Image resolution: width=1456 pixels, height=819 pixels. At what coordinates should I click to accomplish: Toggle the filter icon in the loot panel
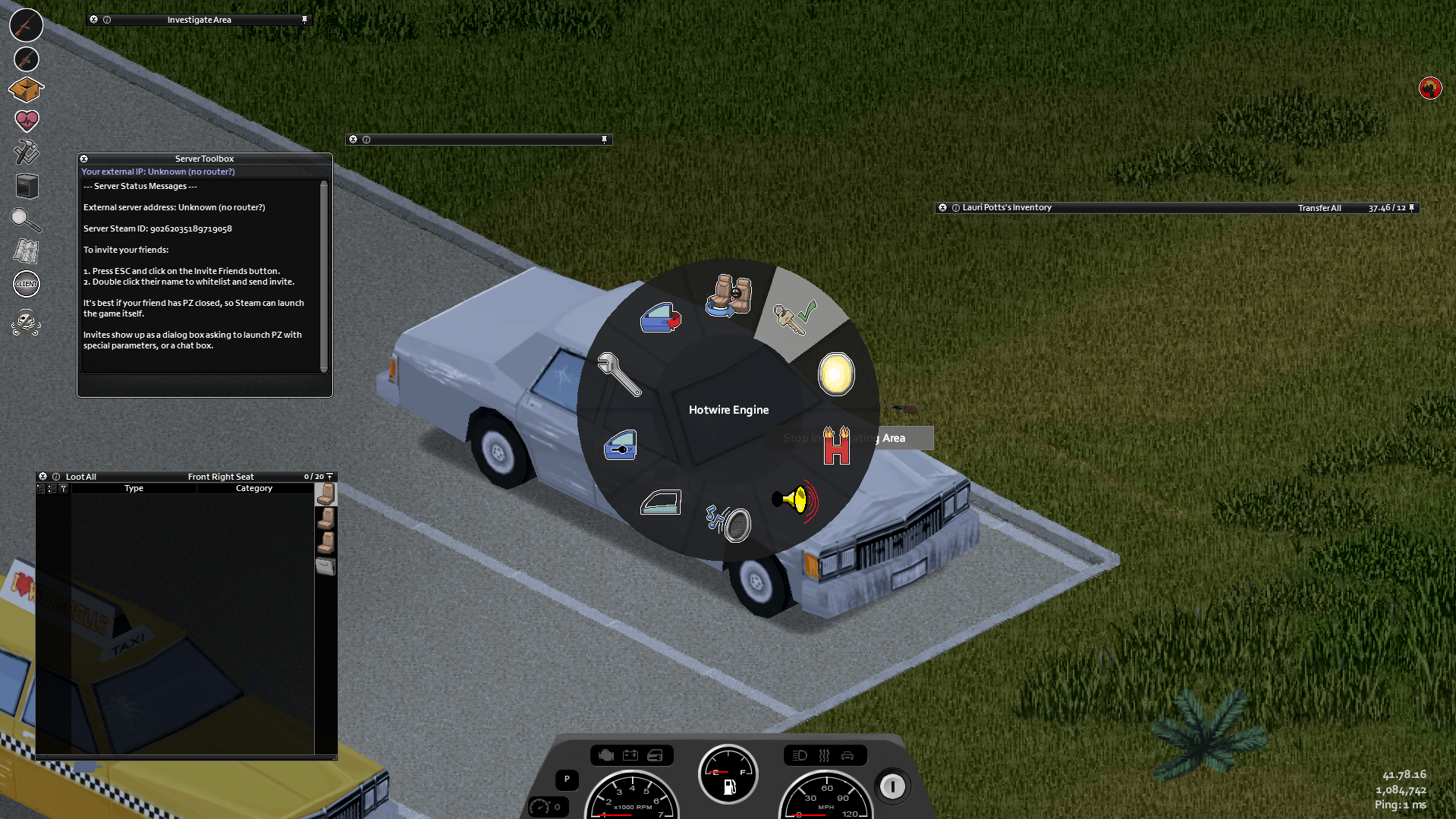[64, 489]
